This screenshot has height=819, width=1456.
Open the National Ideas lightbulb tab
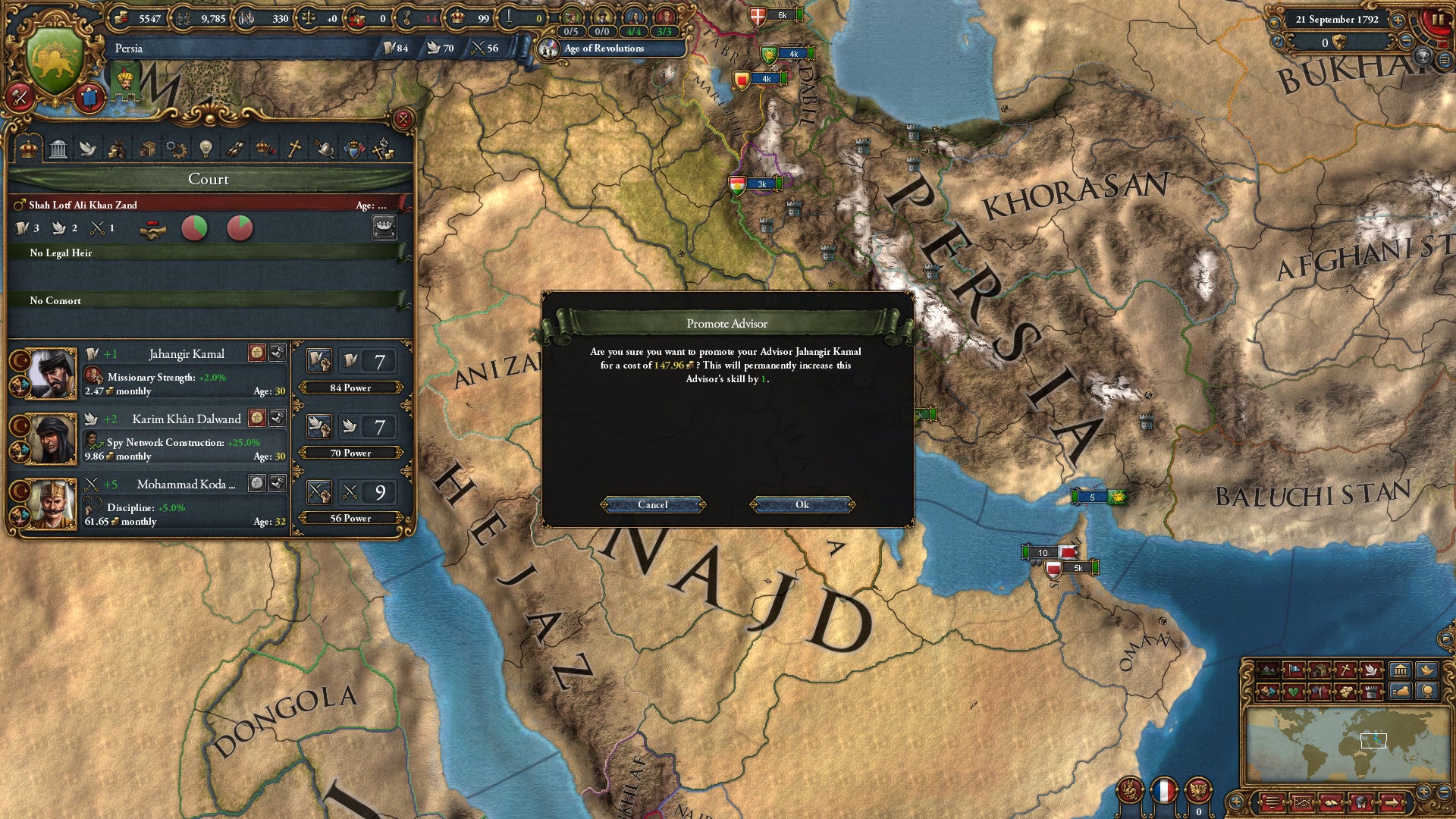pyautogui.click(x=206, y=149)
